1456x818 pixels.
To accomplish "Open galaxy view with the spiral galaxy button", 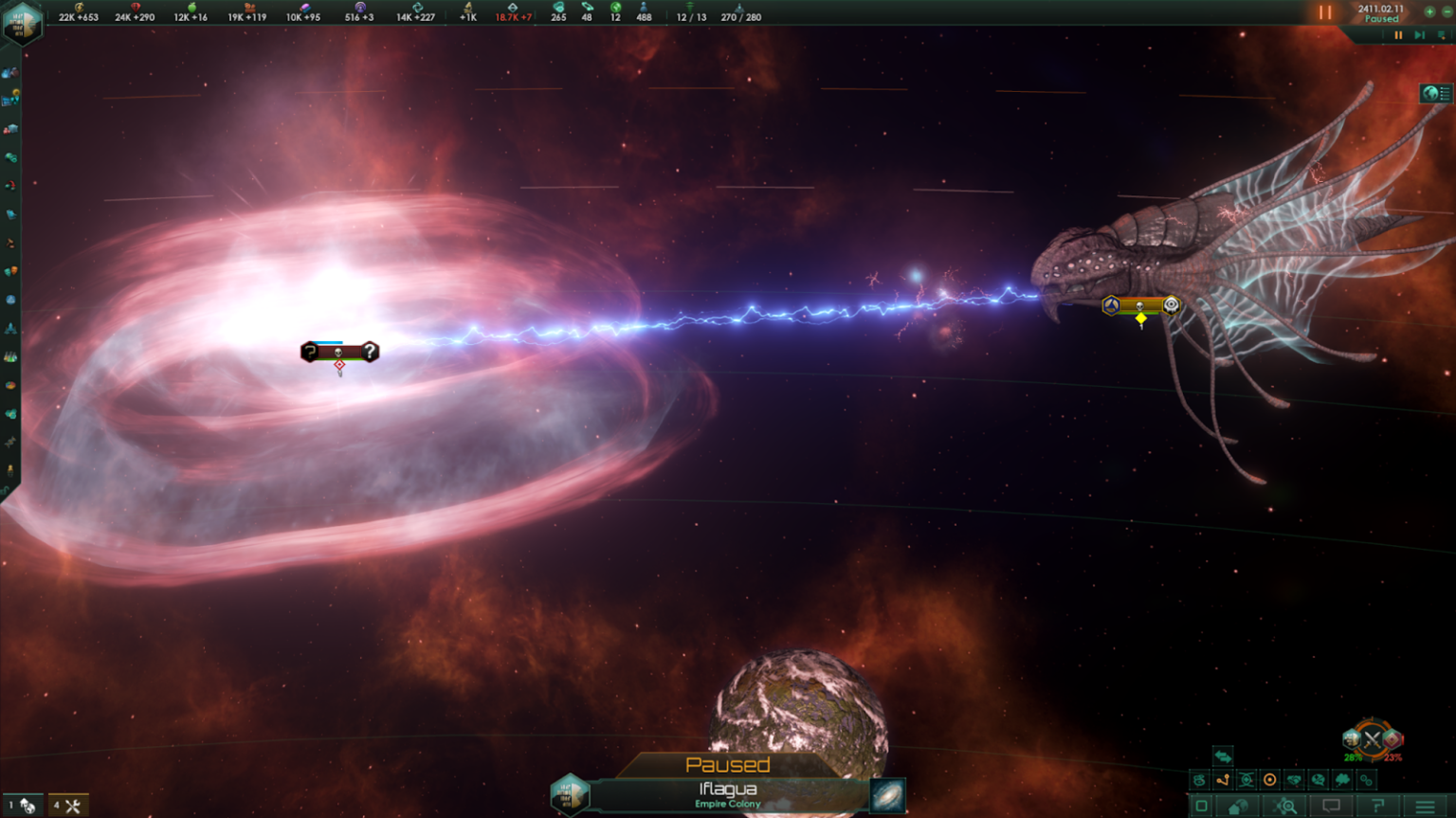I will point(885,795).
